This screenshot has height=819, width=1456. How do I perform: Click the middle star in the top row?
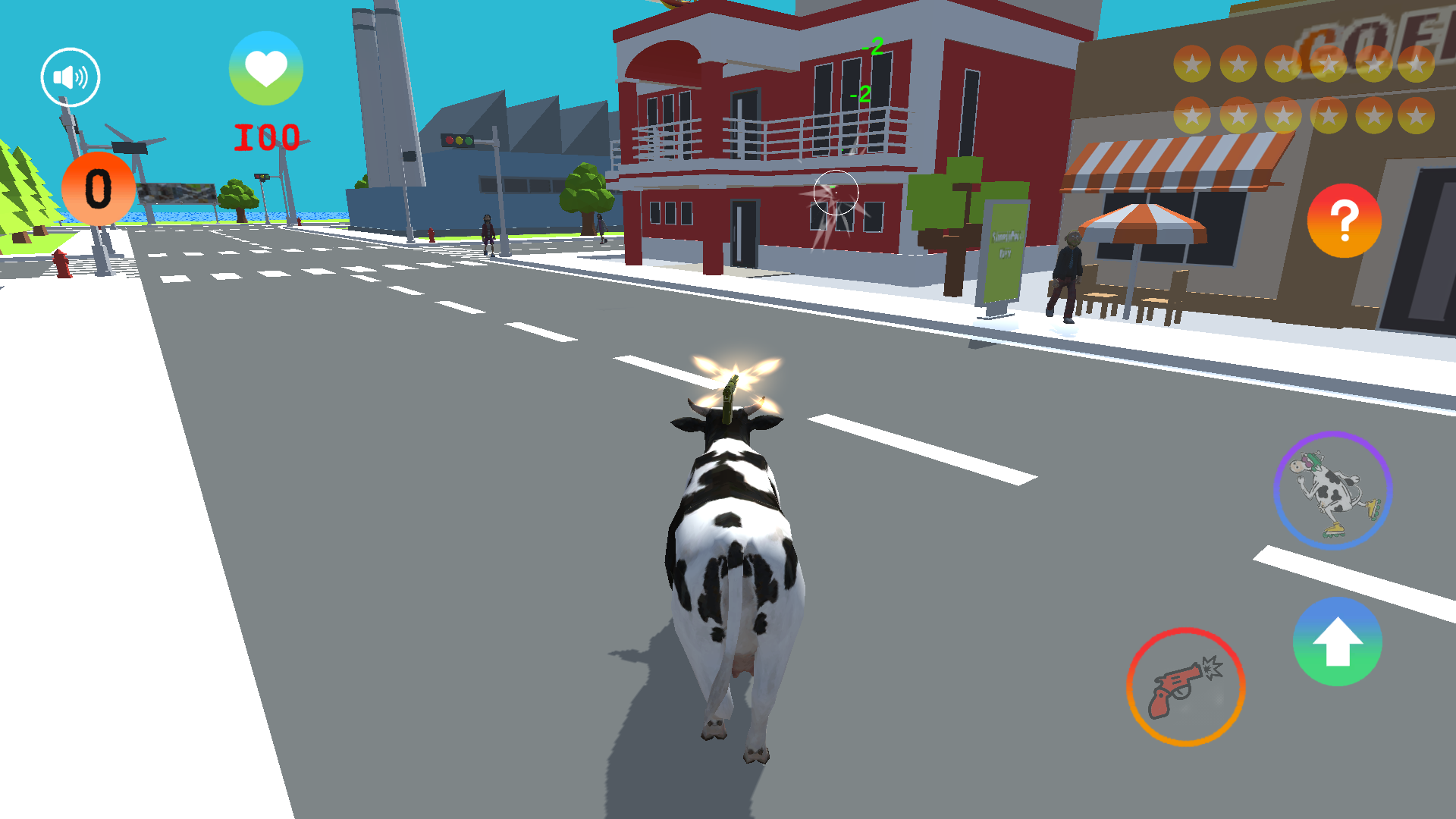[1284, 63]
